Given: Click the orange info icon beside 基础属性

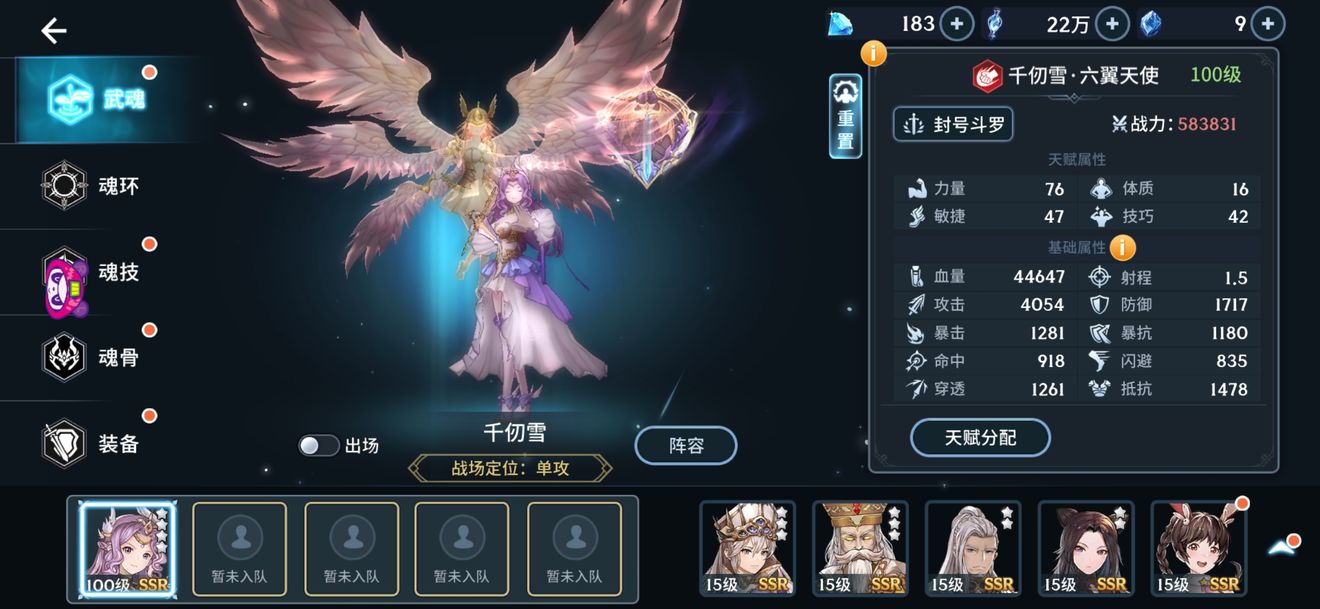Looking at the screenshot, I should (1122, 247).
